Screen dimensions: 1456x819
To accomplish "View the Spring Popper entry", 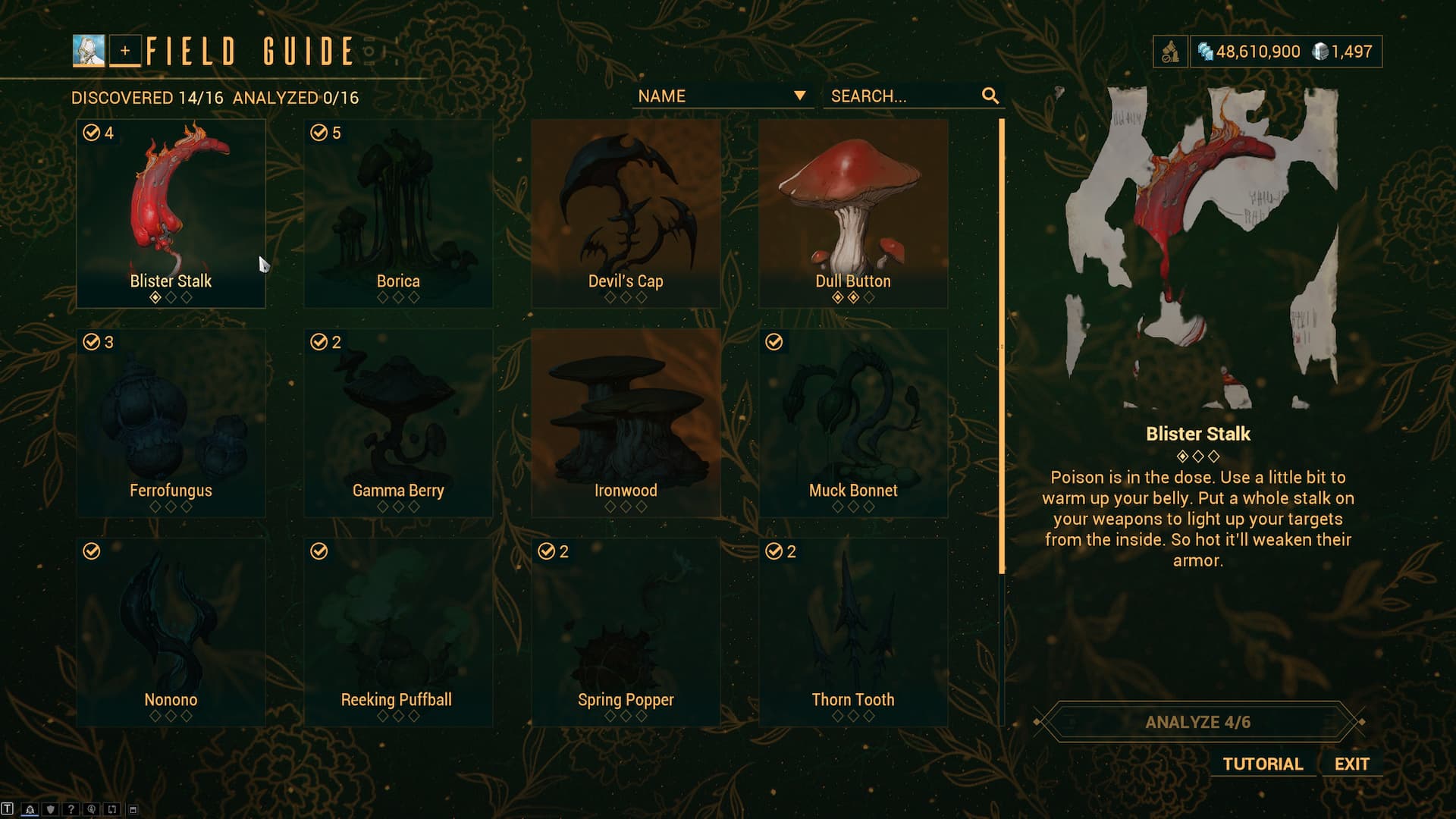I will (x=626, y=632).
